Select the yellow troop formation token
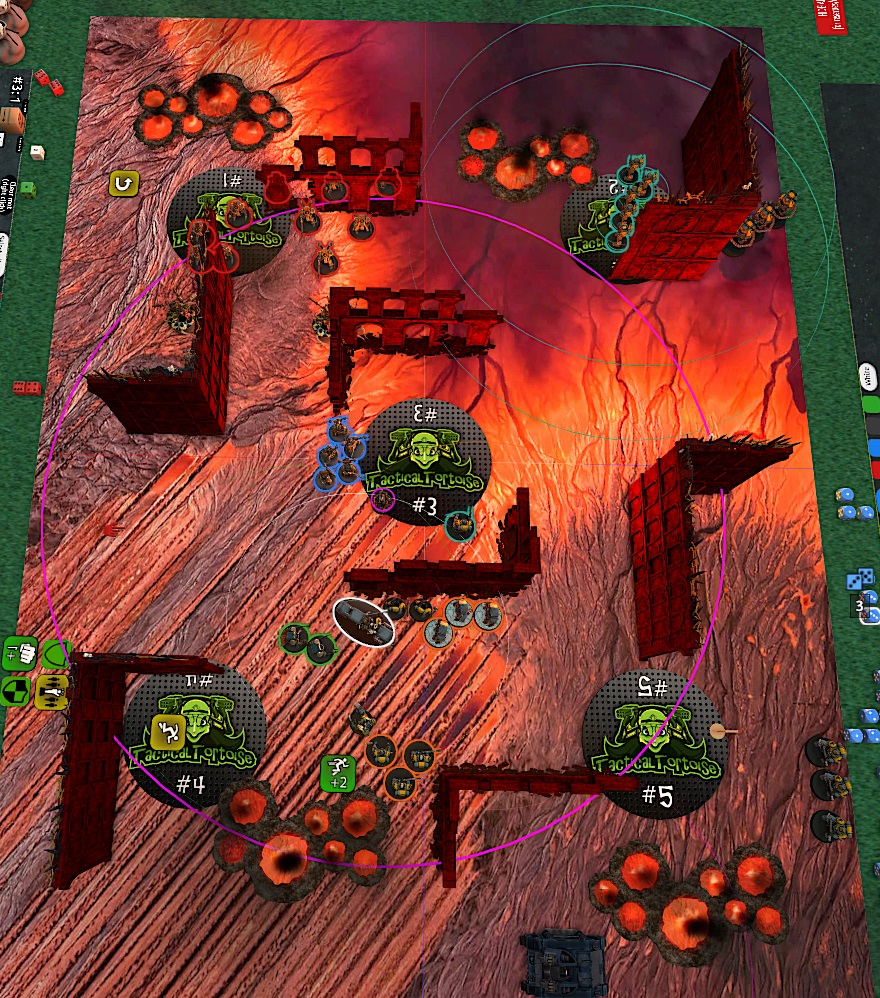The image size is (880, 998). click(x=52, y=689)
